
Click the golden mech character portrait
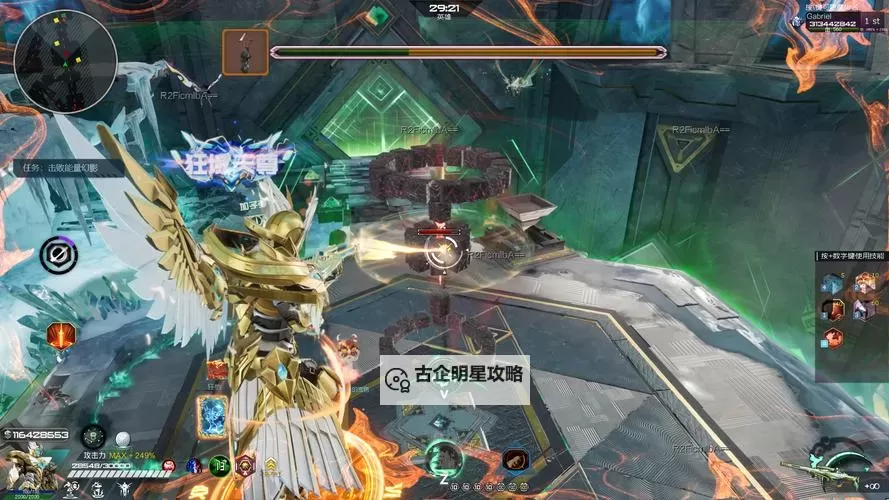(x=30, y=469)
